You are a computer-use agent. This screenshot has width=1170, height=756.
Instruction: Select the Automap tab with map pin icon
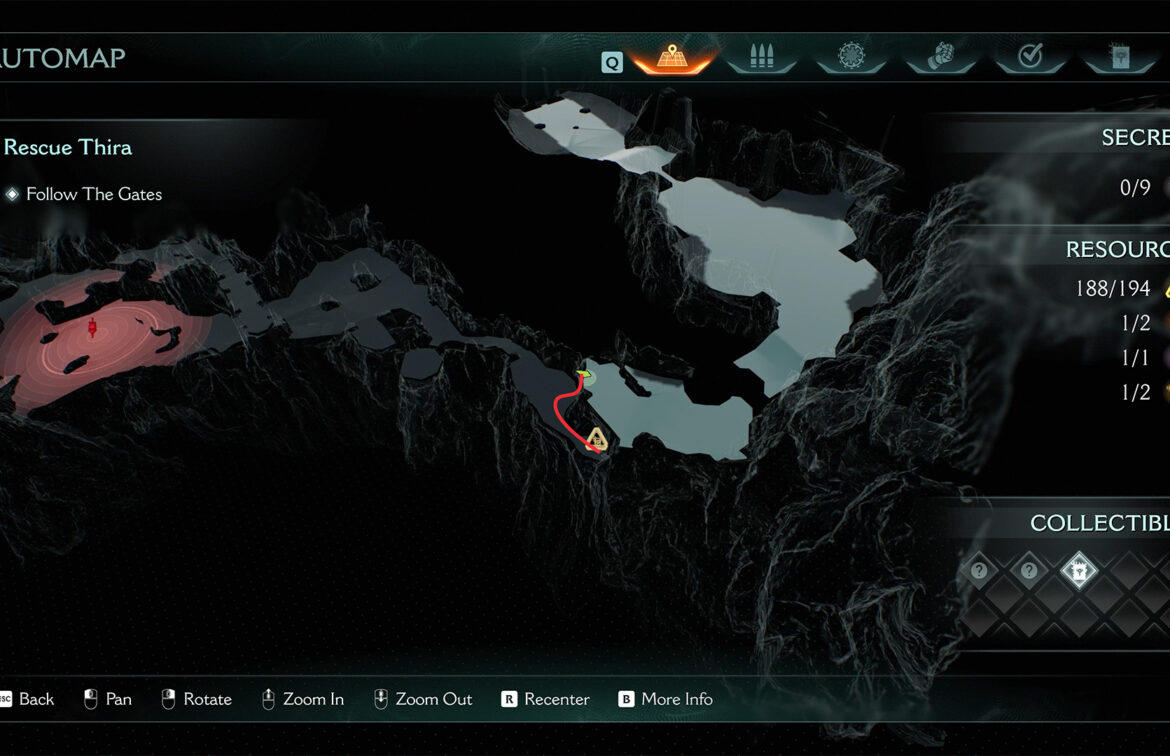point(672,58)
